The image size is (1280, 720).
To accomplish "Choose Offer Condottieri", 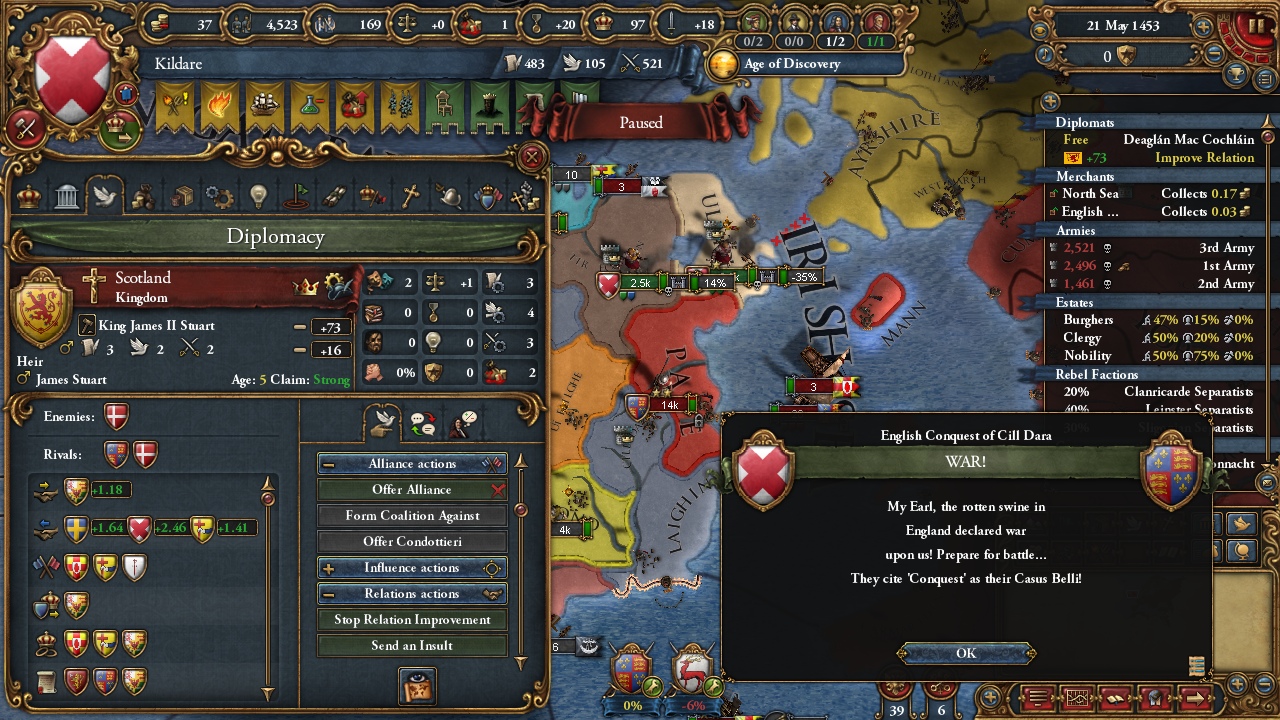I will click(x=412, y=542).
